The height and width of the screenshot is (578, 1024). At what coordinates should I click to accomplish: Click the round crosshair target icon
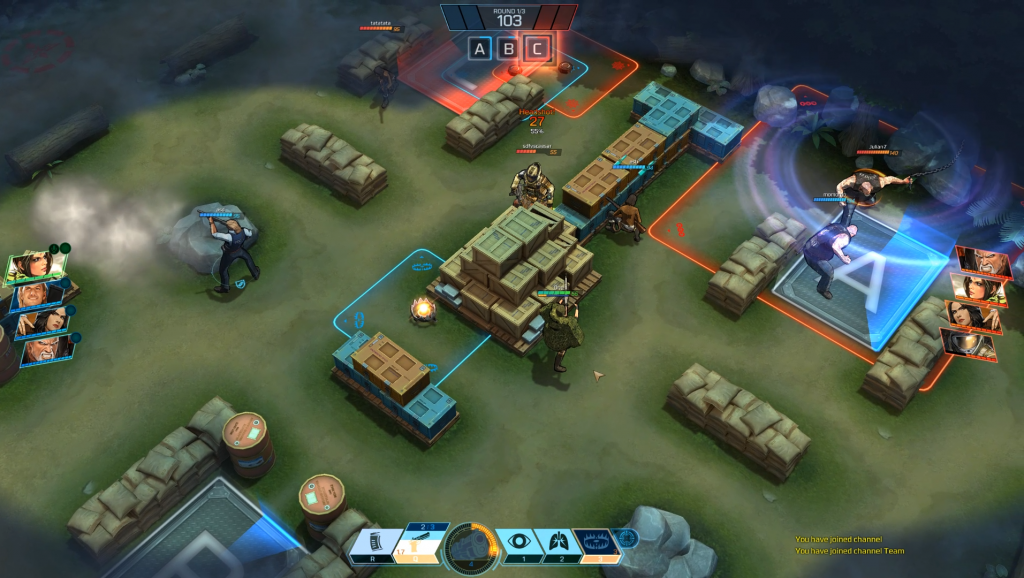626,539
